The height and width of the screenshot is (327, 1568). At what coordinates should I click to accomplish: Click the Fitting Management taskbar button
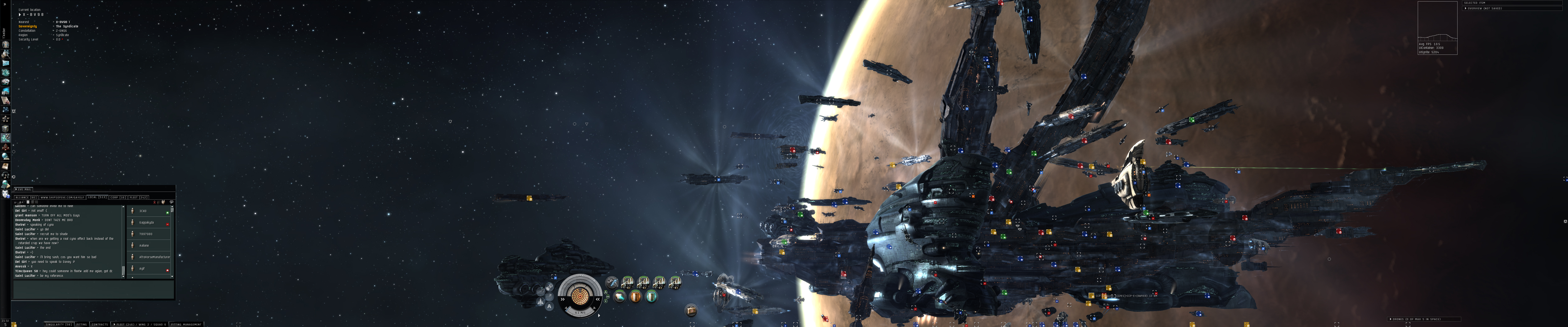click(x=186, y=325)
